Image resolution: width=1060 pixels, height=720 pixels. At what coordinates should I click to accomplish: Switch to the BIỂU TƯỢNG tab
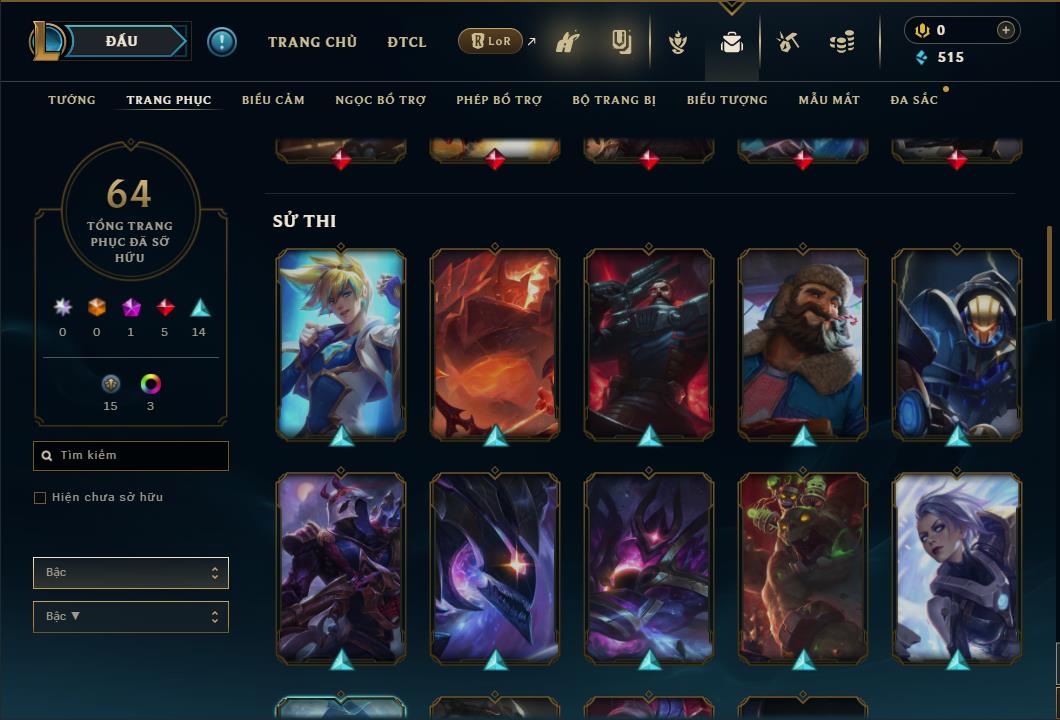click(727, 100)
